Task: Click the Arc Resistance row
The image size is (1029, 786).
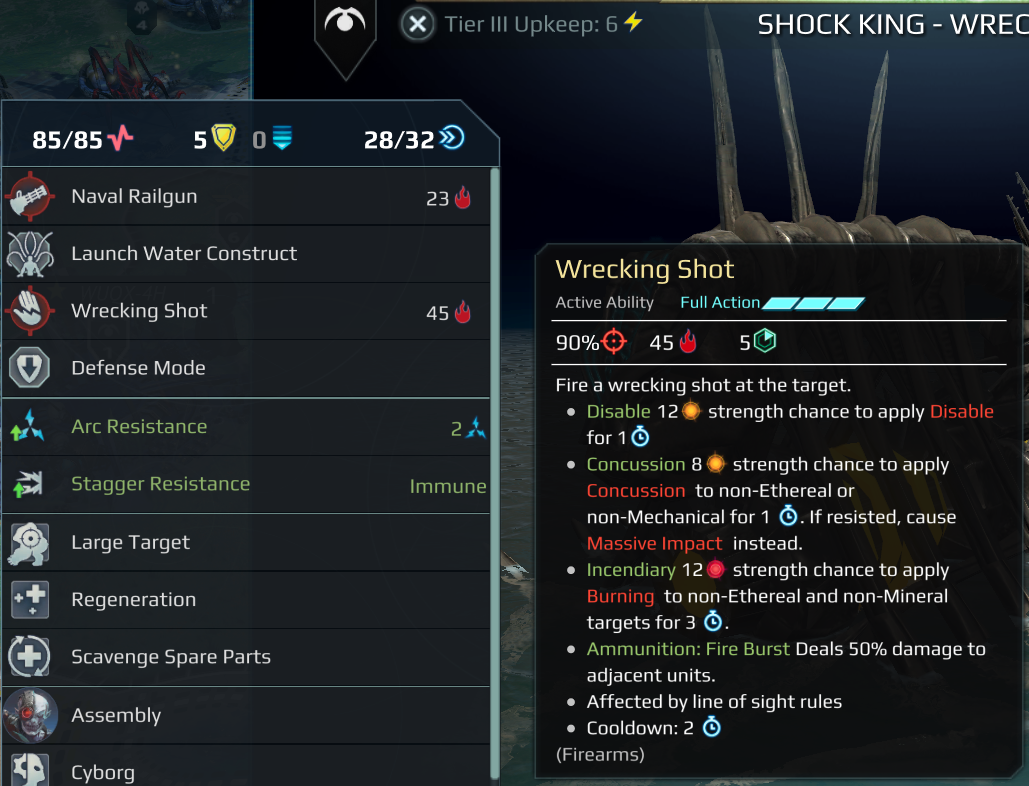Action: (x=240, y=427)
